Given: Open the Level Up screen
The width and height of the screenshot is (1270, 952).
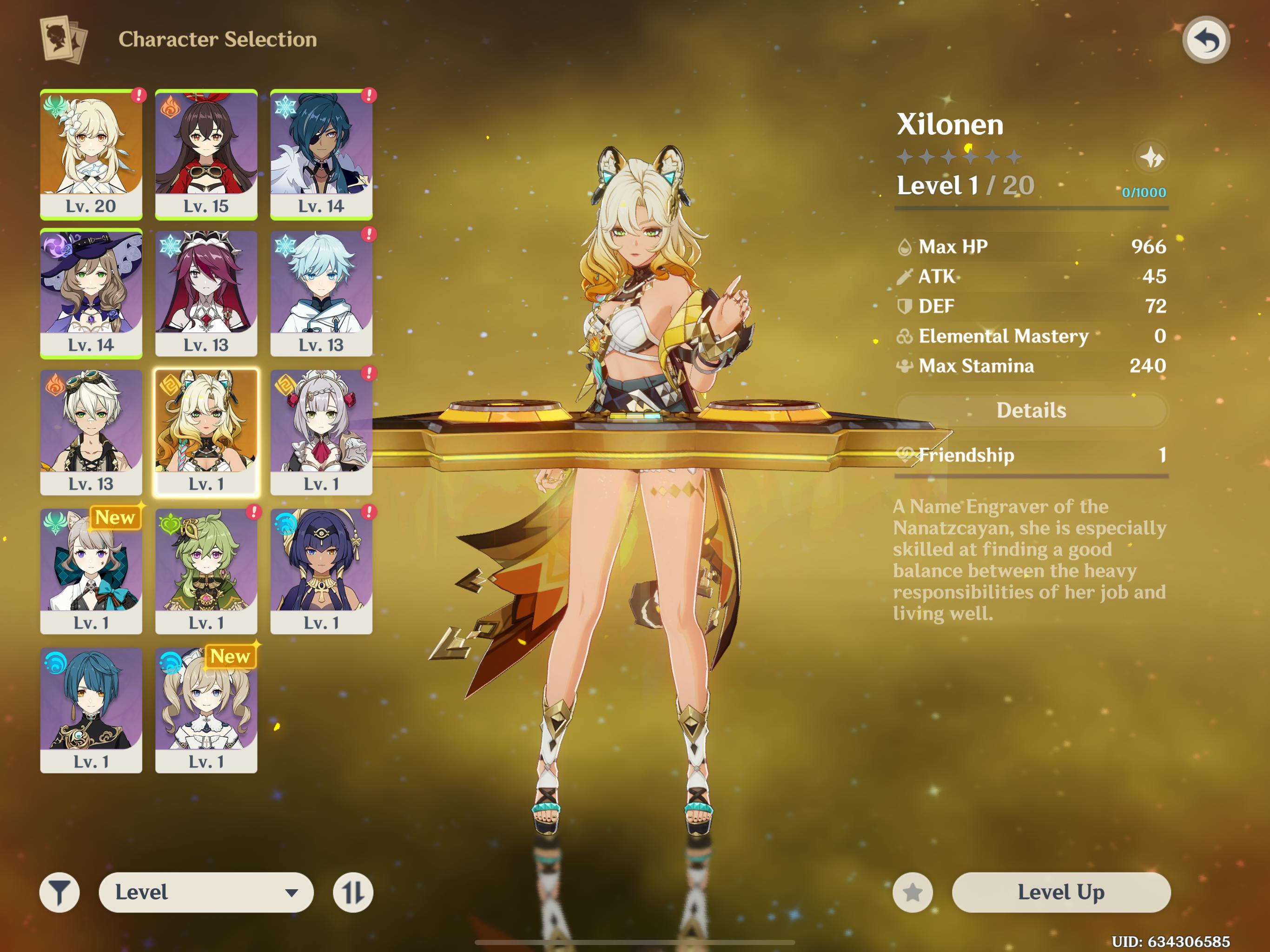Looking at the screenshot, I should click(1060, 892).
